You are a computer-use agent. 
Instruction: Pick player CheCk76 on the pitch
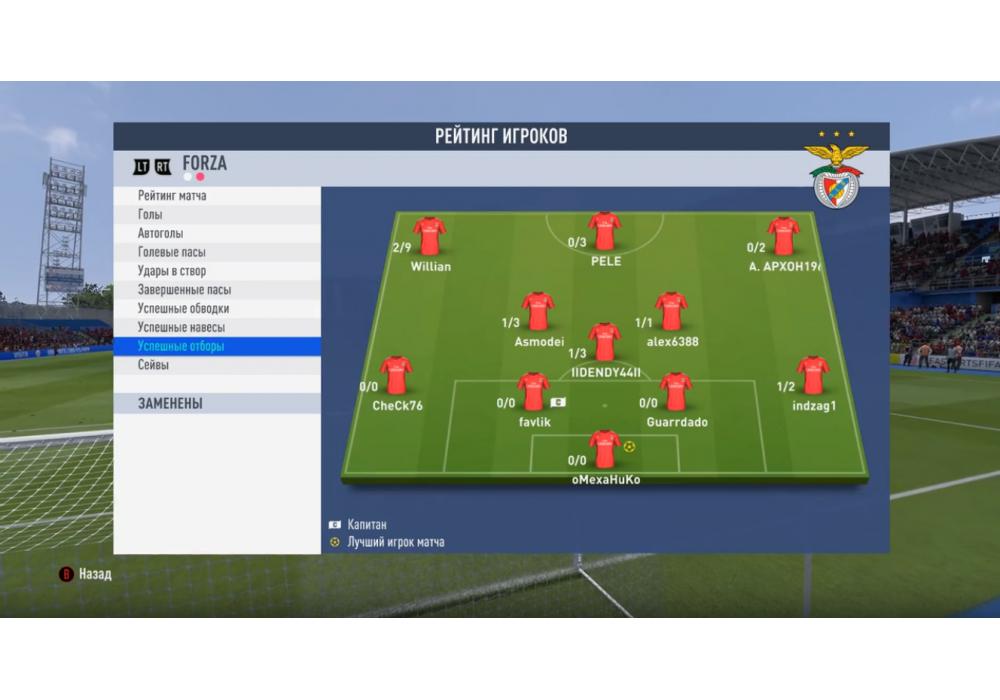(x=396, y=375)
